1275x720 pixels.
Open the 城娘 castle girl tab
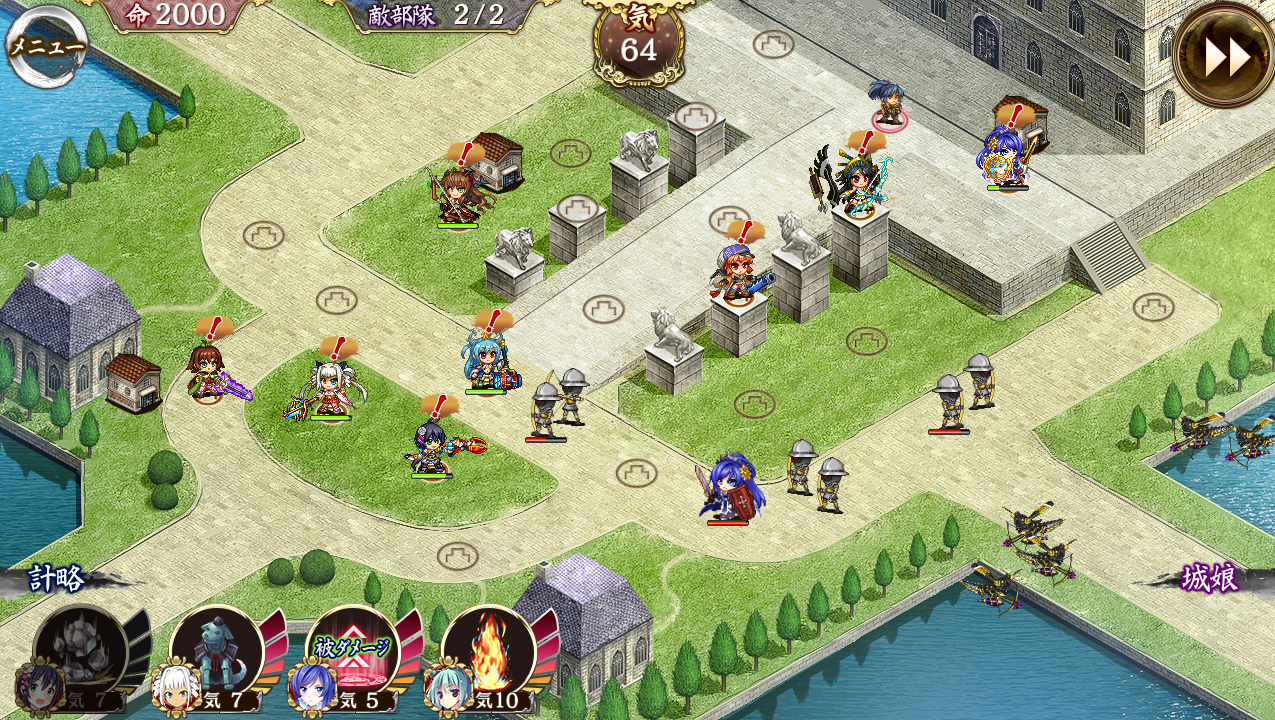click(1209, 579)
